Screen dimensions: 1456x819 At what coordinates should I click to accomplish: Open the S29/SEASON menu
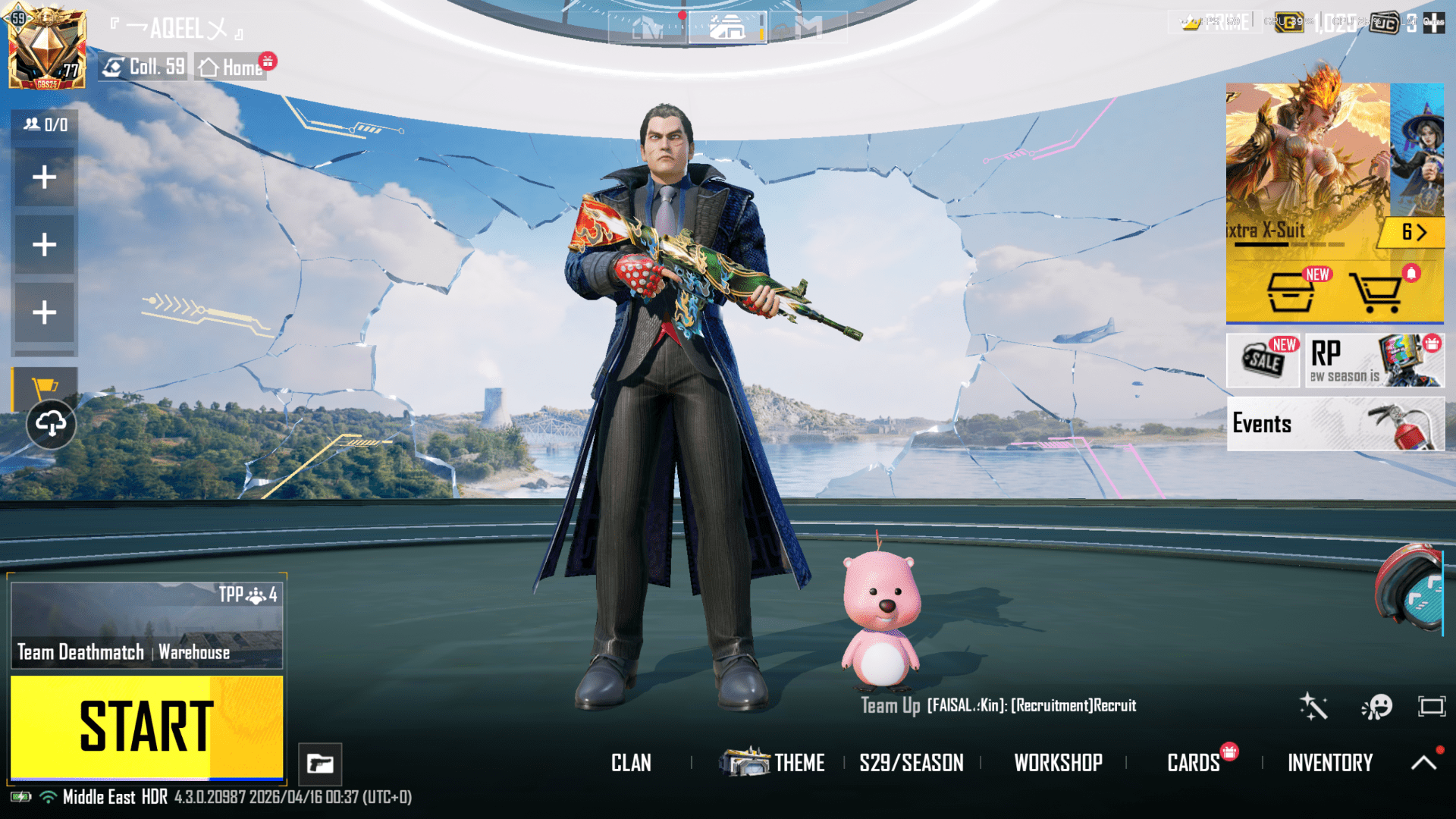912,763
